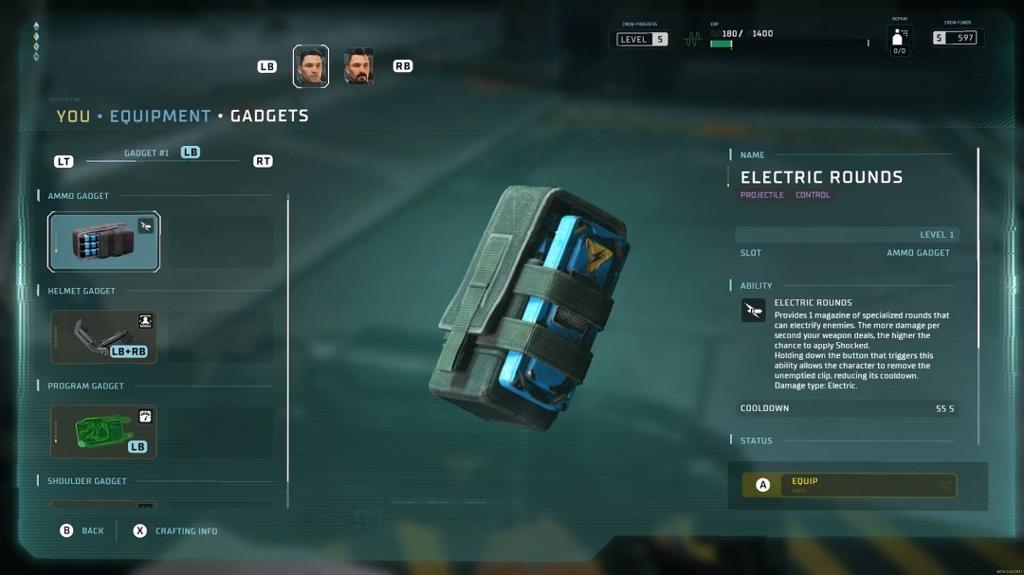Image resolution: width=1024 pixels, height=575 pixels.
Task: Open the Equipment breadcrumb
Action: (x=160, y=116)
